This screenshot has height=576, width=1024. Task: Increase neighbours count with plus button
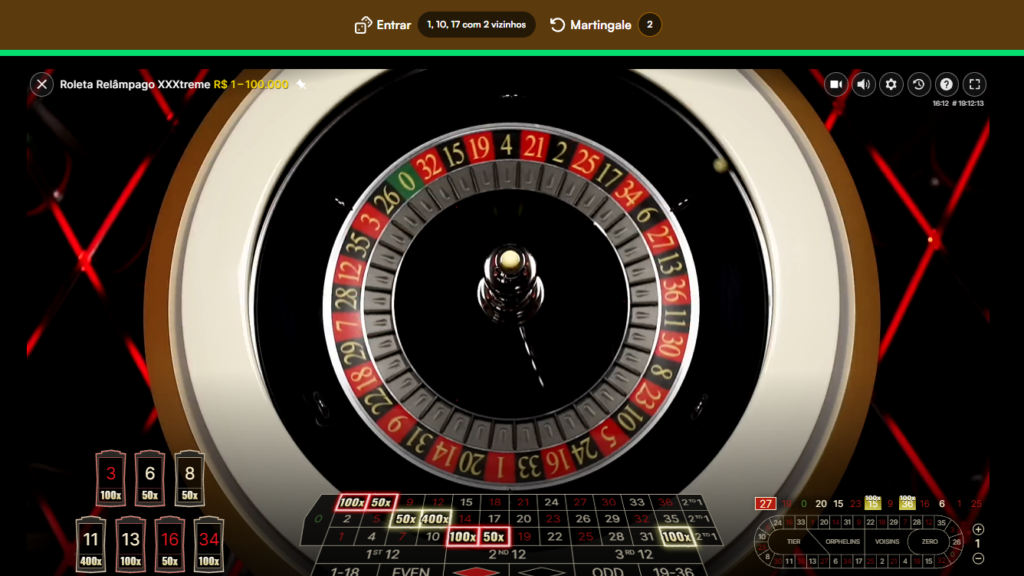(x=978, y=529)
